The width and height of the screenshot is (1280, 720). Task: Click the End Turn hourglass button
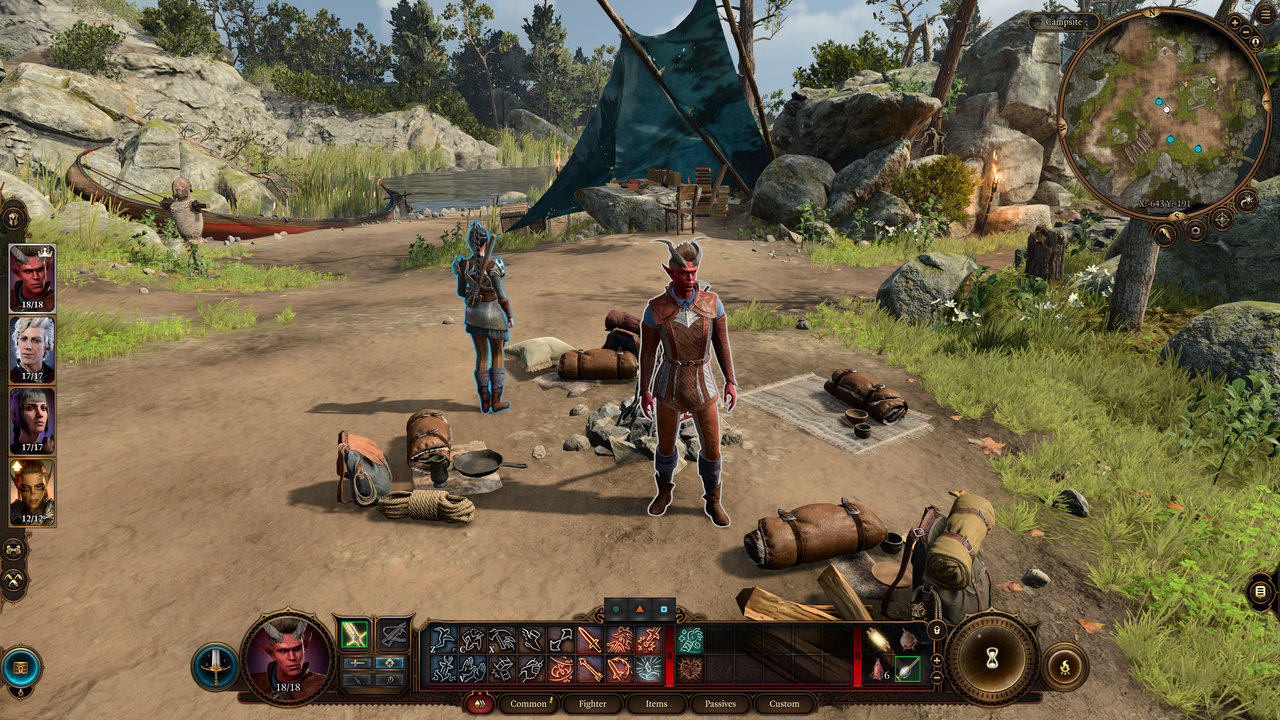992,657
